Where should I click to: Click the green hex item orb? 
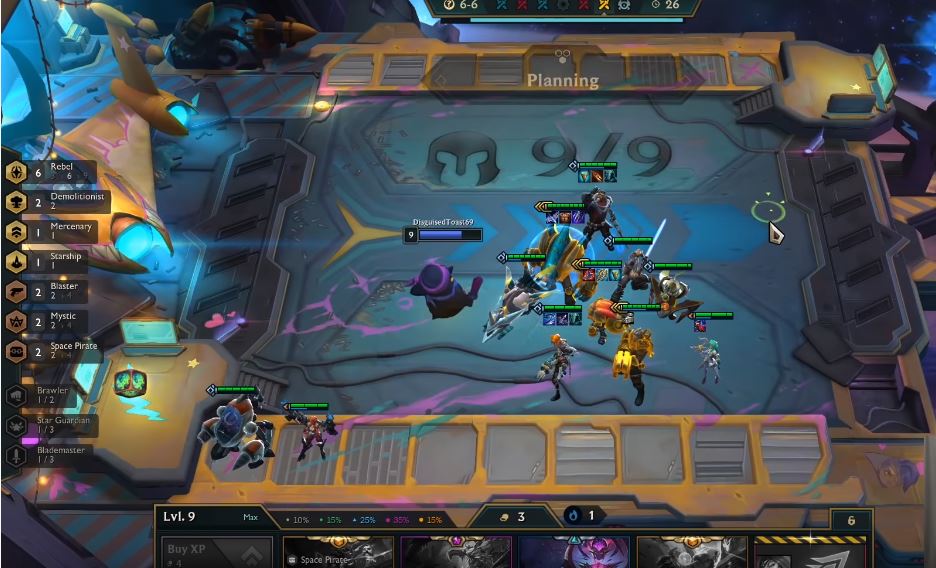point(128,381)
